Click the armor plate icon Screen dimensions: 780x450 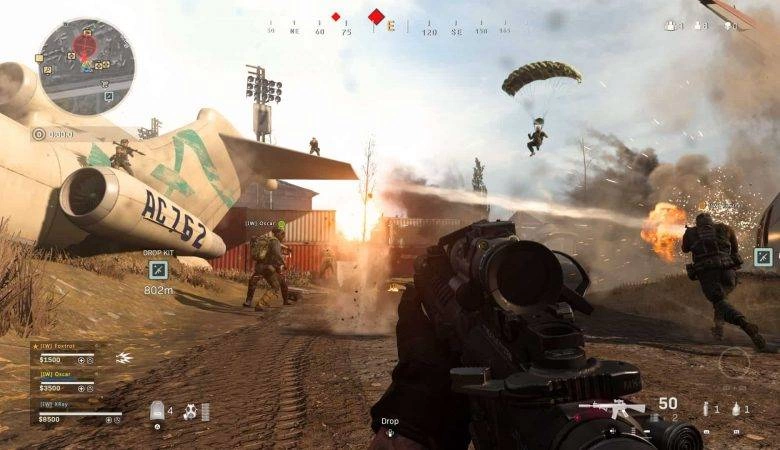(156, 410)
